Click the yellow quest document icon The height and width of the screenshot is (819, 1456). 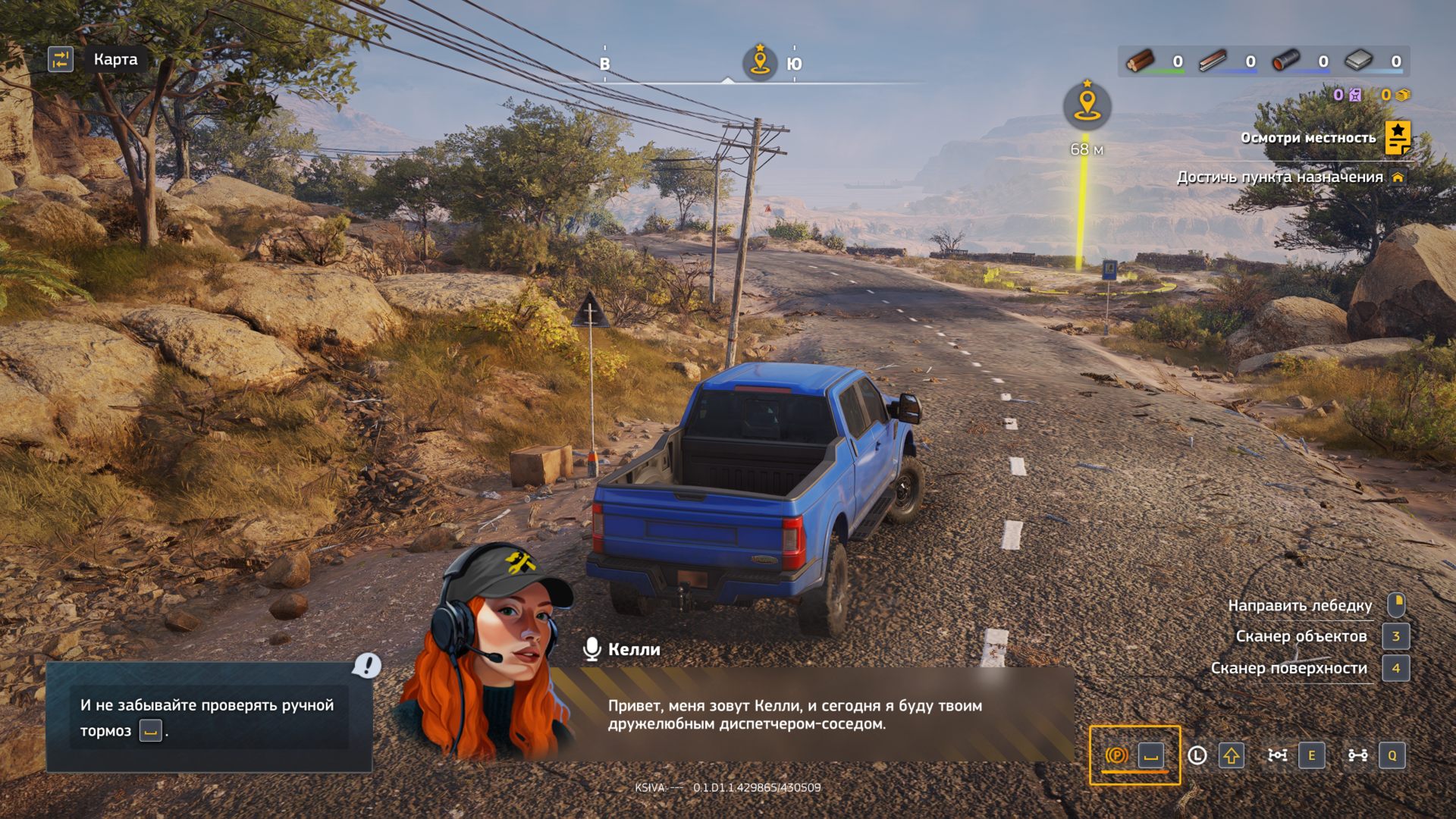pos(1398,137)
